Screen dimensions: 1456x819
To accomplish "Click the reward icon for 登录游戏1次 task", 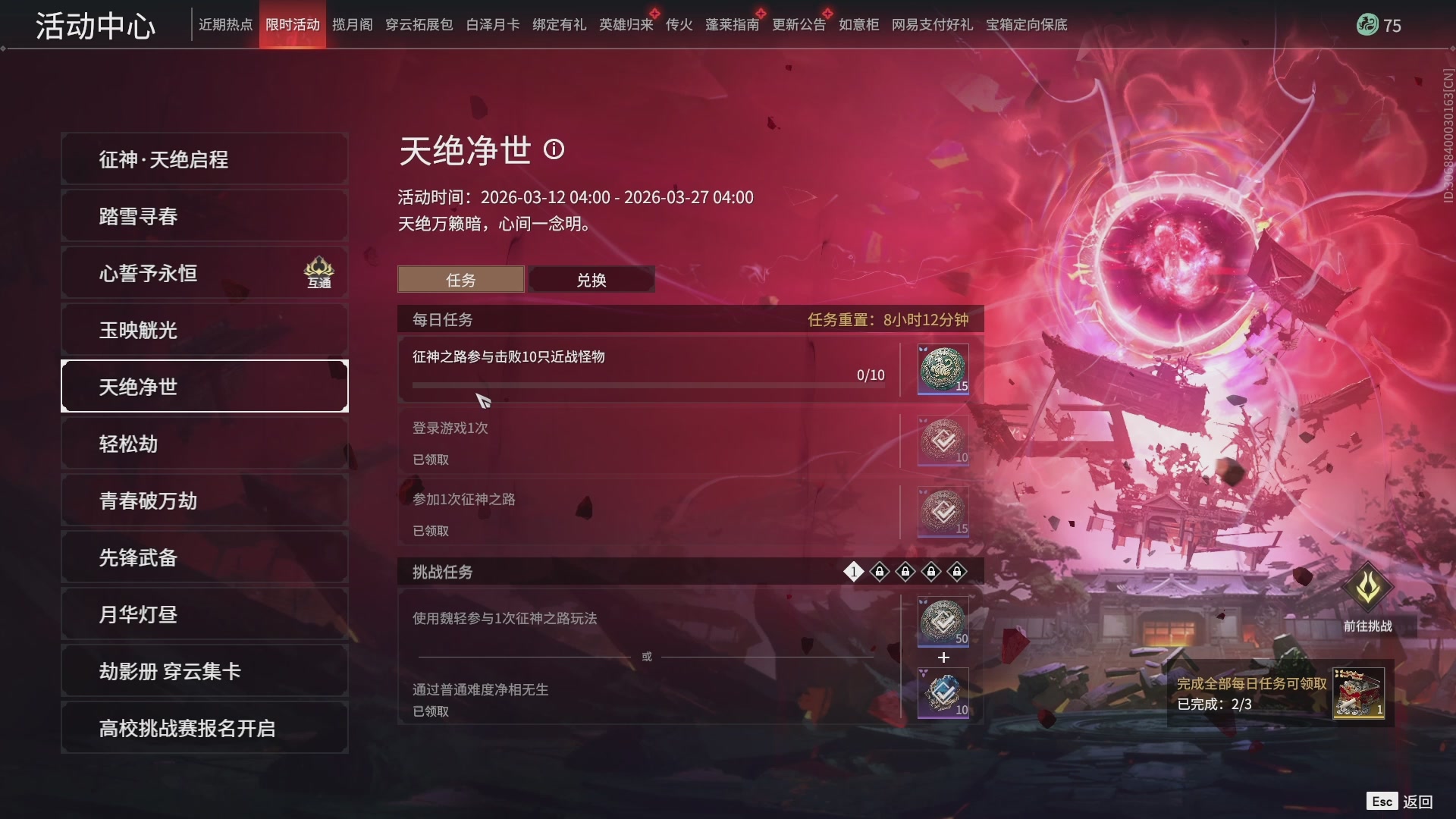I will point(942,441).
